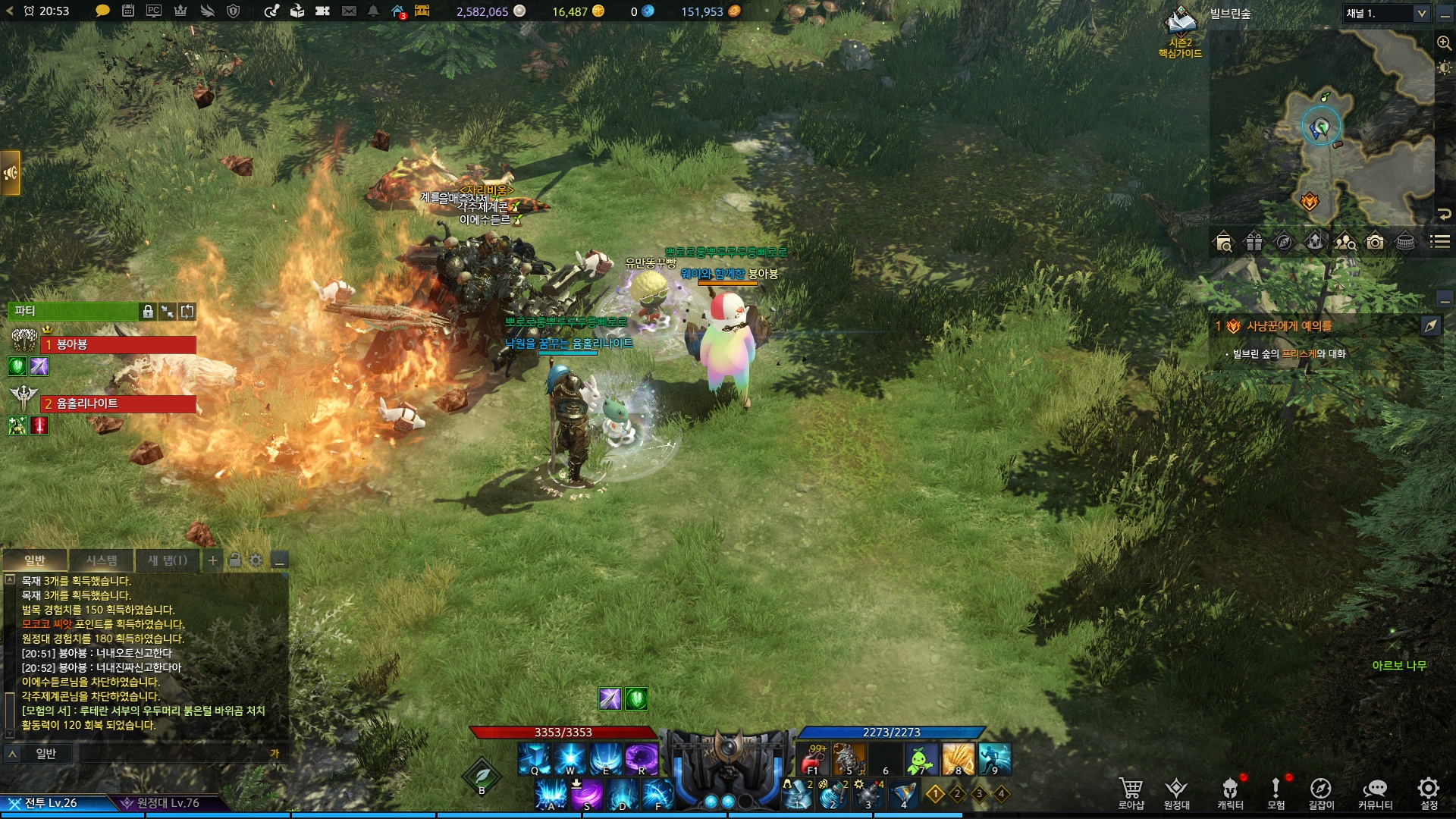The image size is (1456, 819).
Task: Open the 길잡이 guide menu
Action: click(x=1320, y=792)
